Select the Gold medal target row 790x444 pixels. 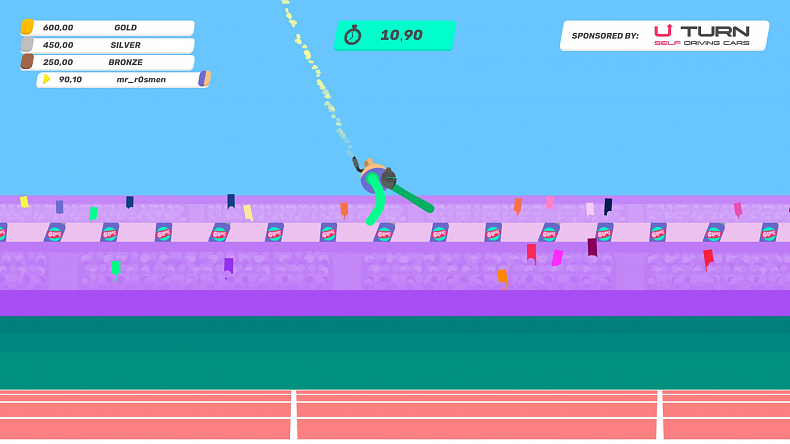pyautogui.click(x=107, y=28)
